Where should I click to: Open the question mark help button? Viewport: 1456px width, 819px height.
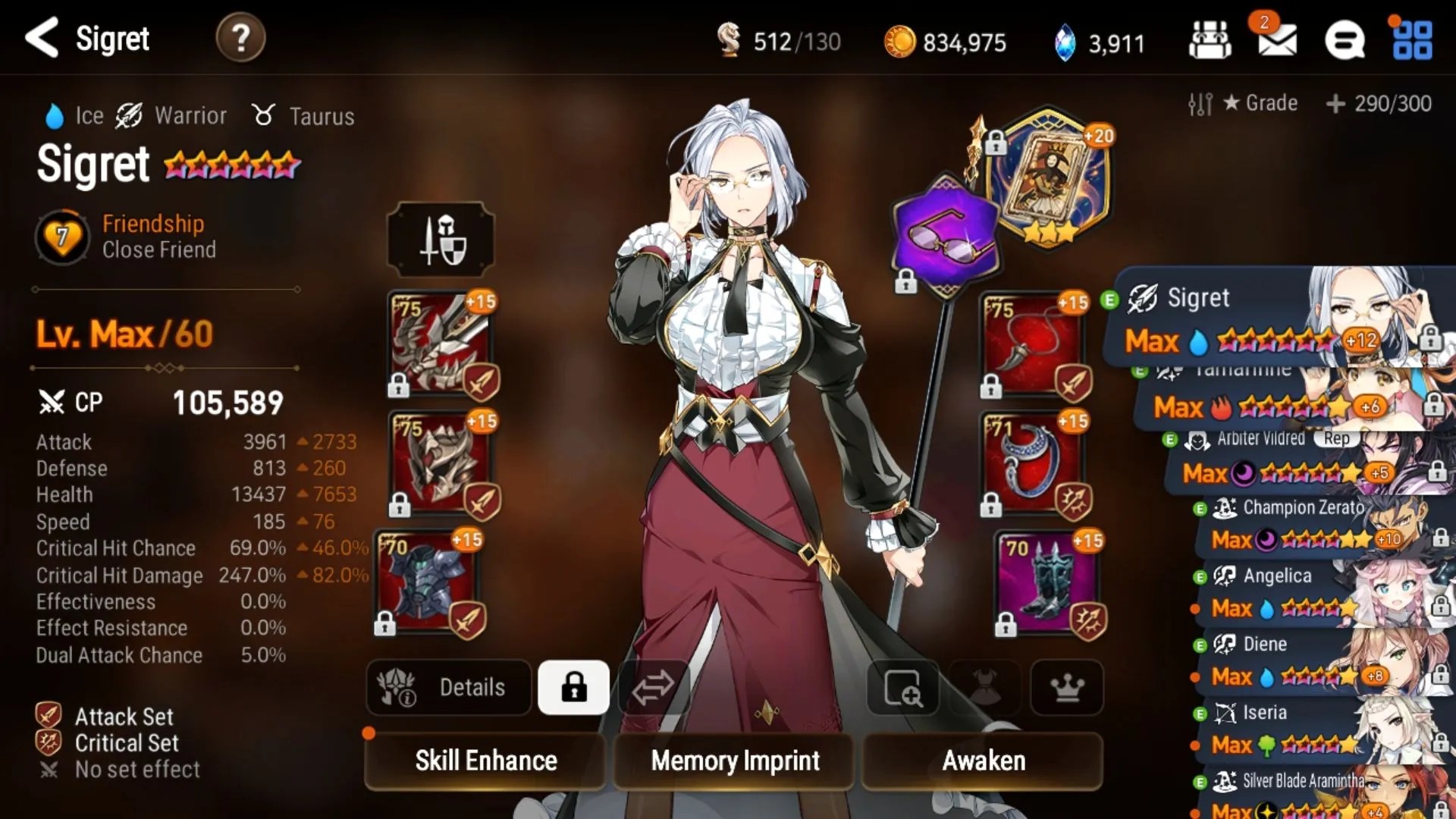click(240, 38)
